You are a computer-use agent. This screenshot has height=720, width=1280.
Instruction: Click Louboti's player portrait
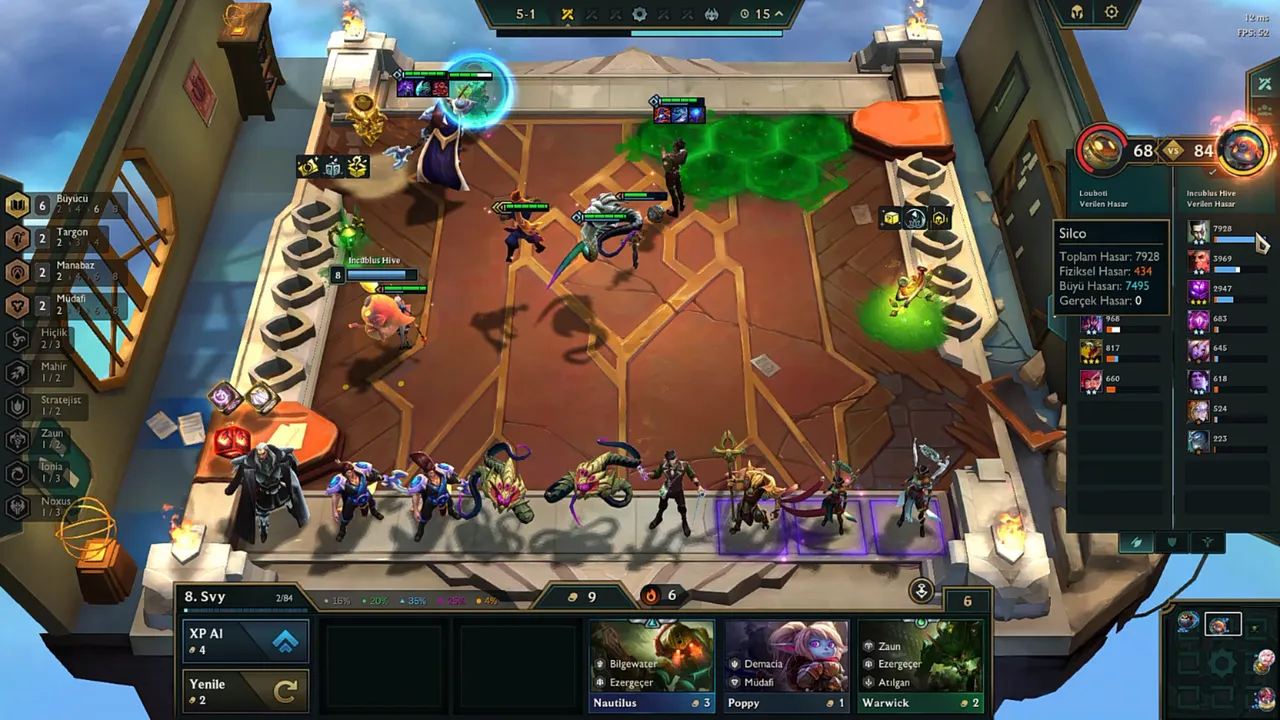point(1101,152)
